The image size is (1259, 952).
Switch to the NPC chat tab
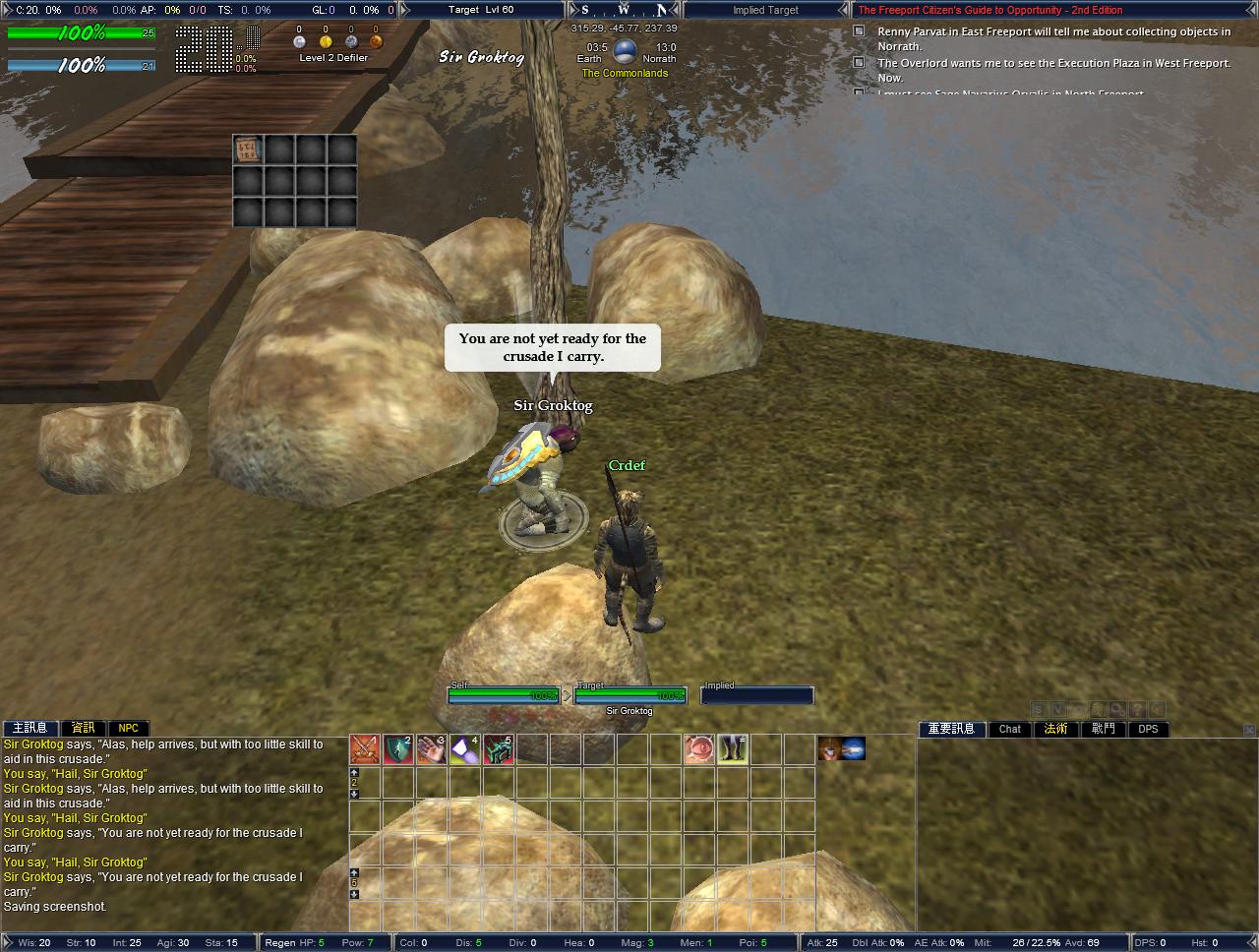pyautogui.click(x=129, y=728)
